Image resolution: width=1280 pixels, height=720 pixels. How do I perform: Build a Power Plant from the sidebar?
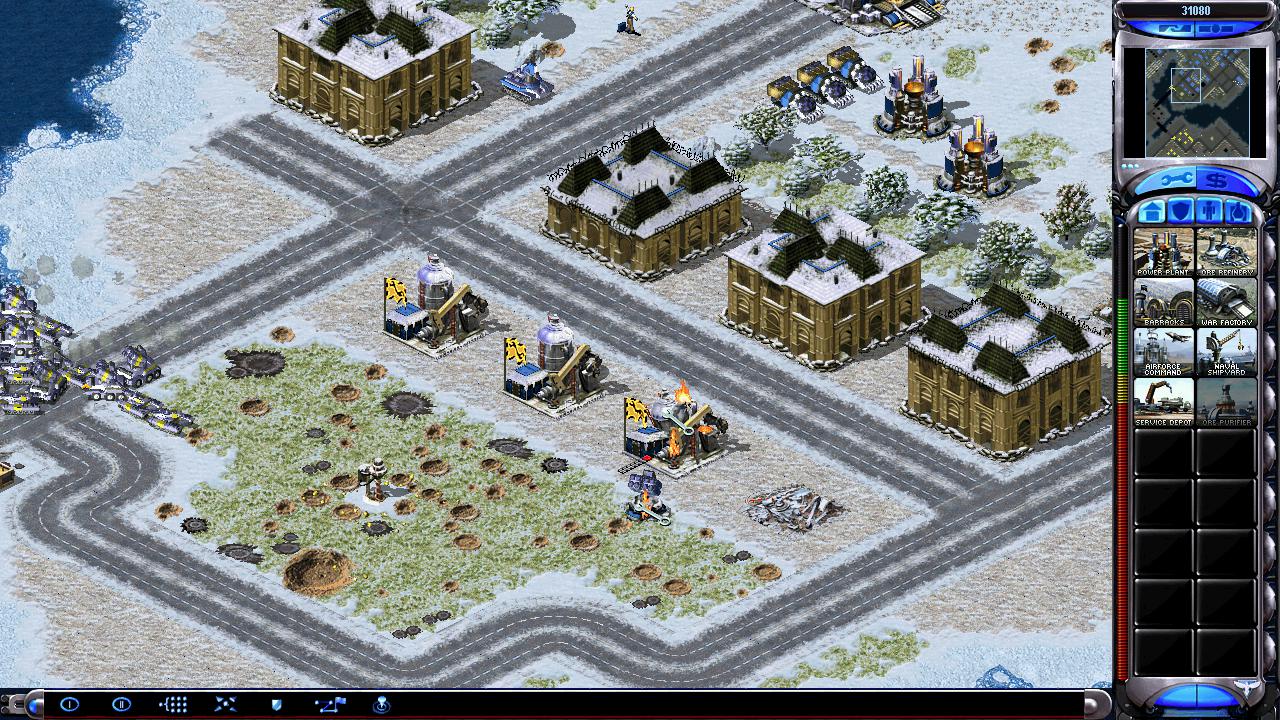[x=1163, y=252]
